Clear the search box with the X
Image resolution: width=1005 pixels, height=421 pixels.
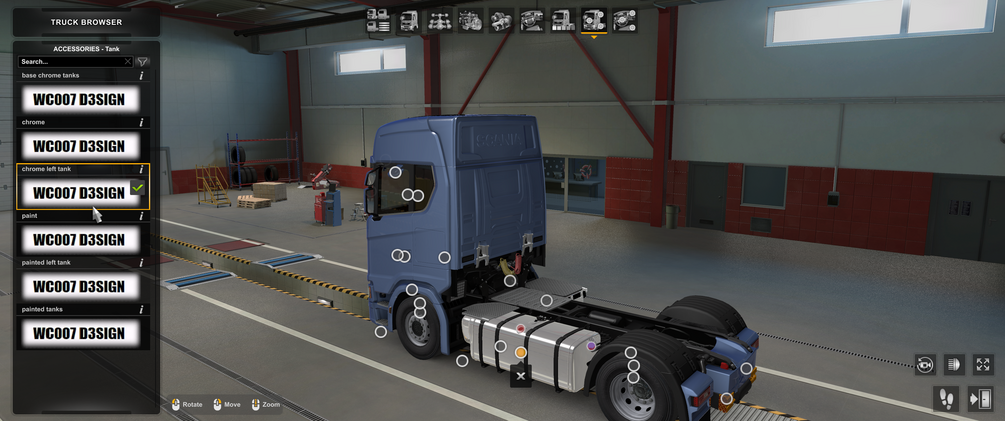pyautogui.click(x=128, y=62)
